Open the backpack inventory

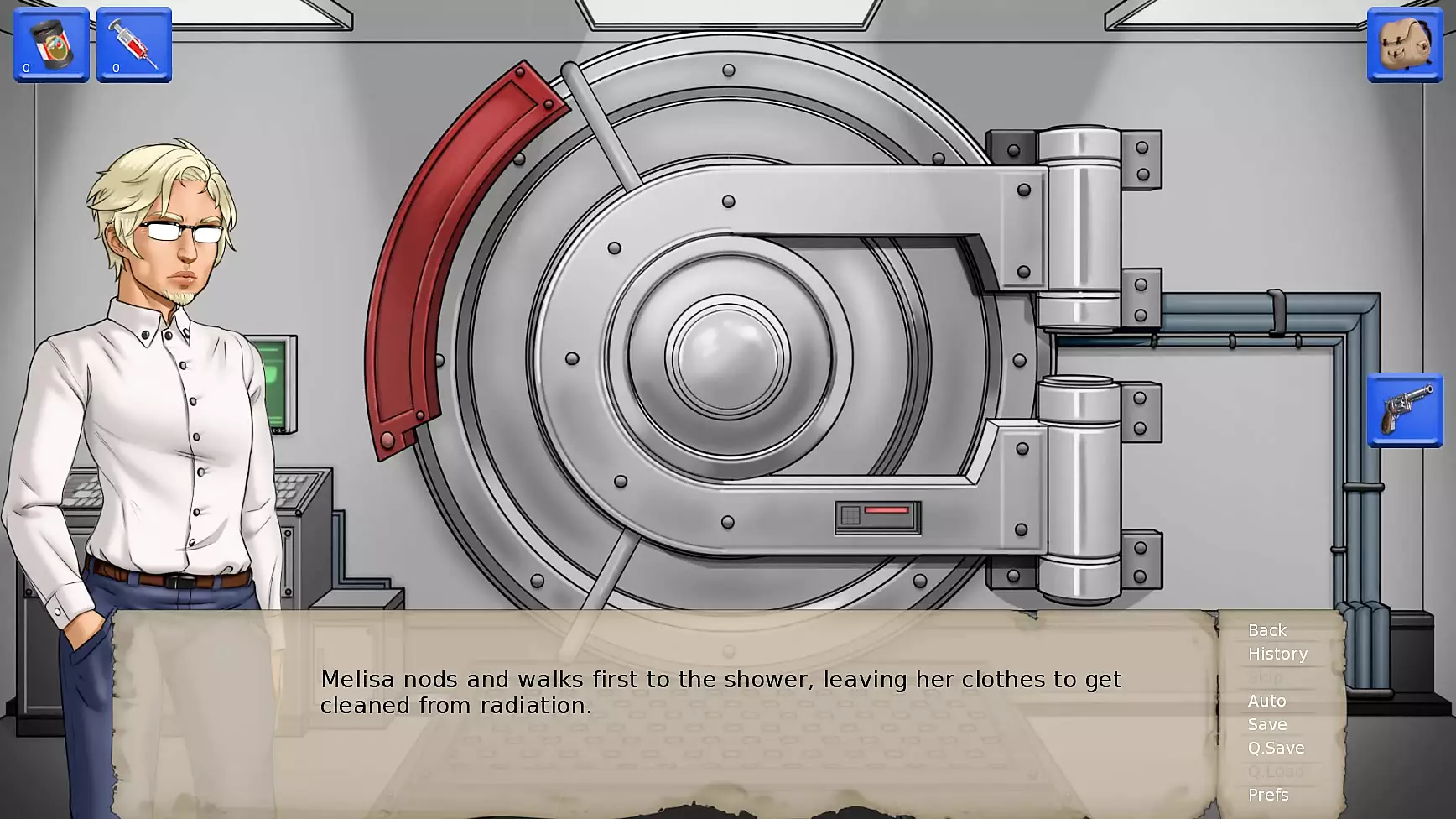tap(1405, 44)
